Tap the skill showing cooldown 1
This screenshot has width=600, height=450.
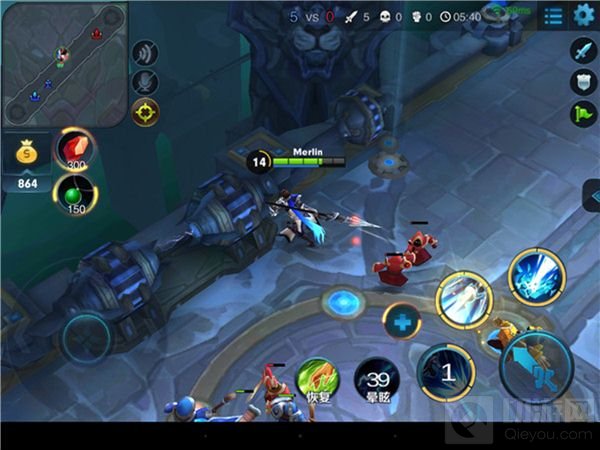coord(446,372)
